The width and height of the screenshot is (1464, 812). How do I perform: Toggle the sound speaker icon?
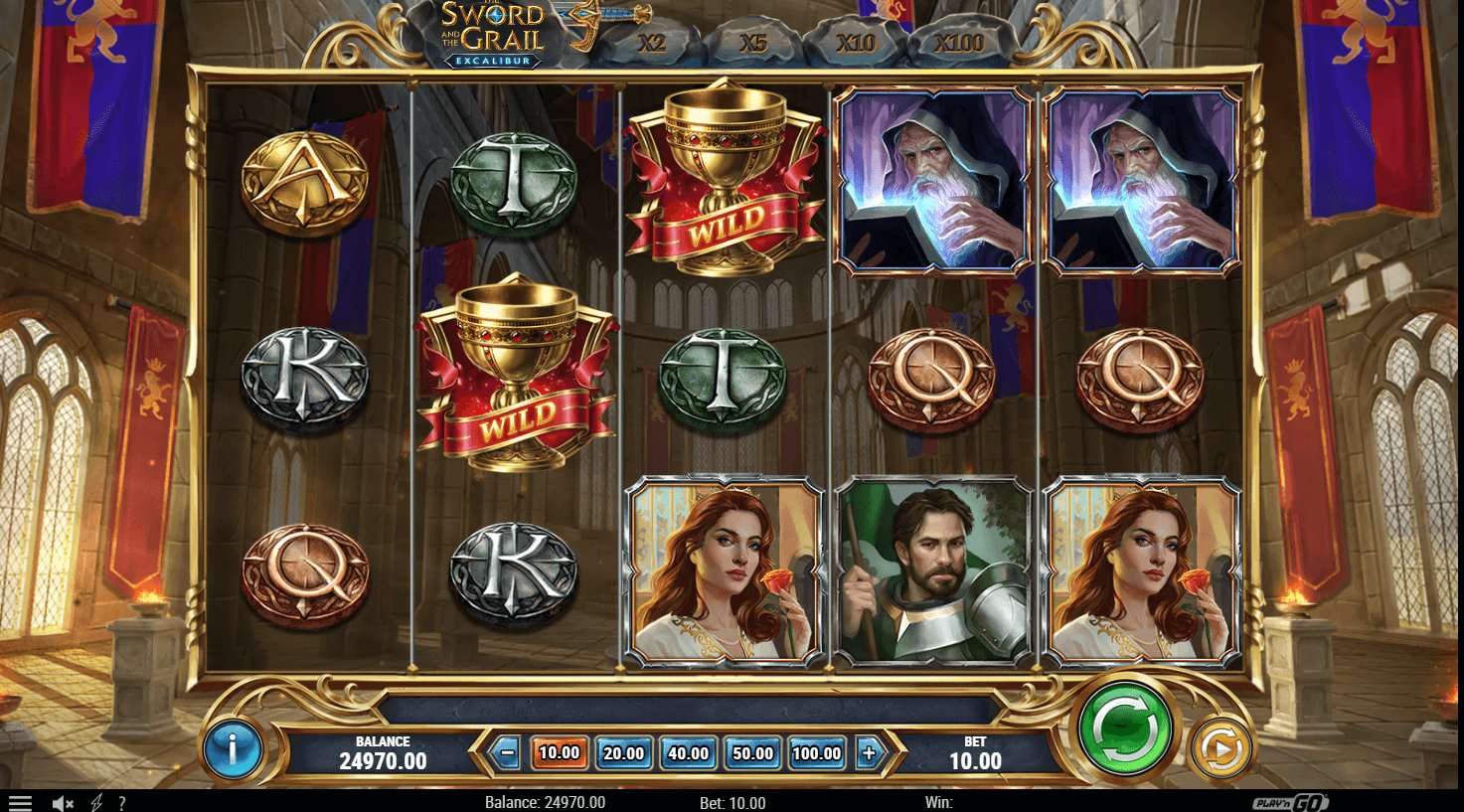tap(63, 803)
